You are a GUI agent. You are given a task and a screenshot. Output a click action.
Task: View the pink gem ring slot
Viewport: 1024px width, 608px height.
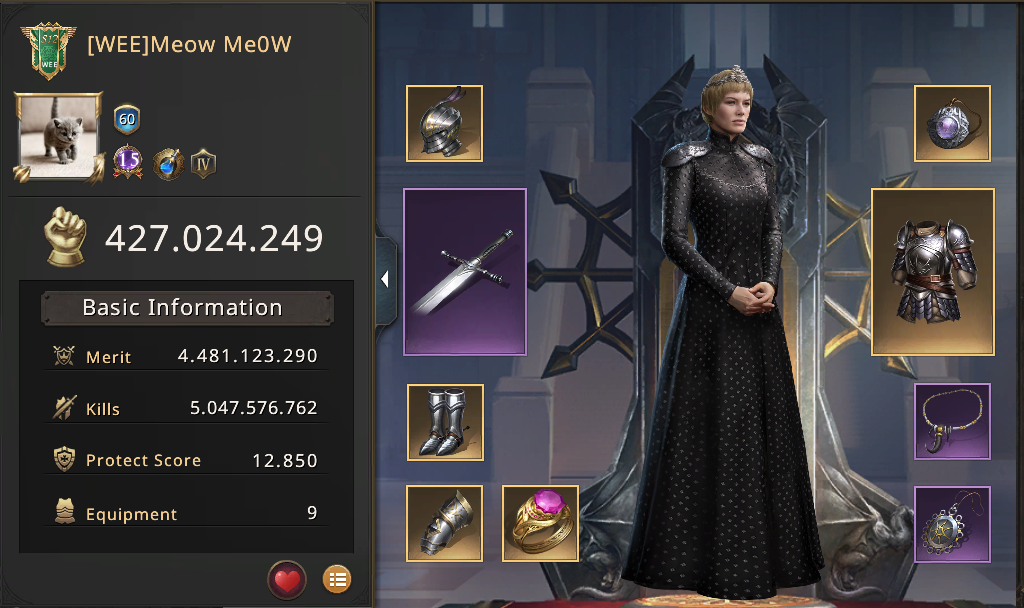point(539,523)
